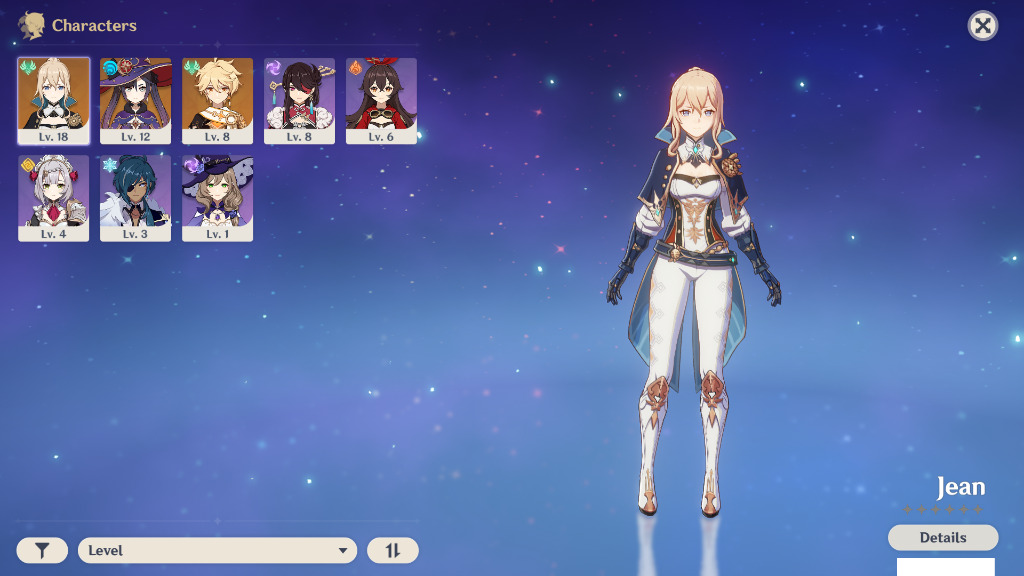Pick the Lv. 1 Lisa character card
Viewport: 1024px width, 576px height.
click(218, 198)
